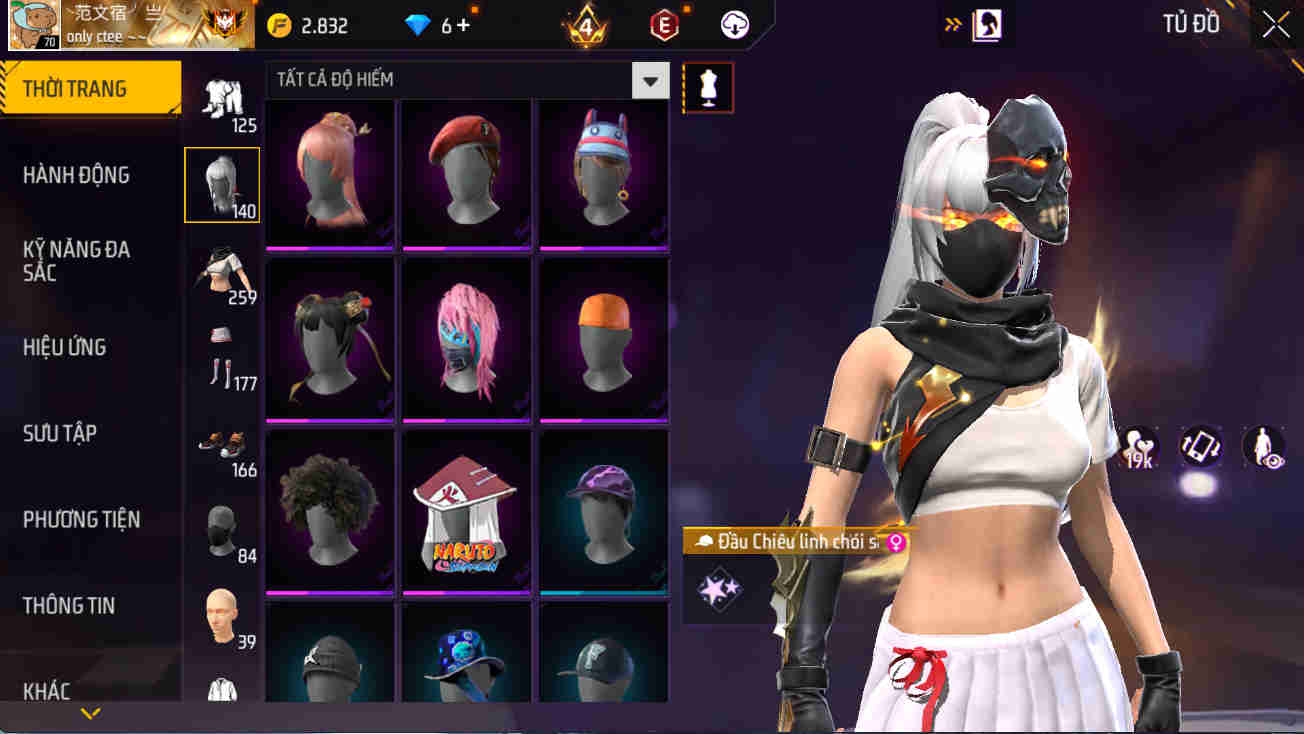The image size is (1304, 734).
Task: Click the dropdown arrow next to rarity filter
Action: click(649, 80)
